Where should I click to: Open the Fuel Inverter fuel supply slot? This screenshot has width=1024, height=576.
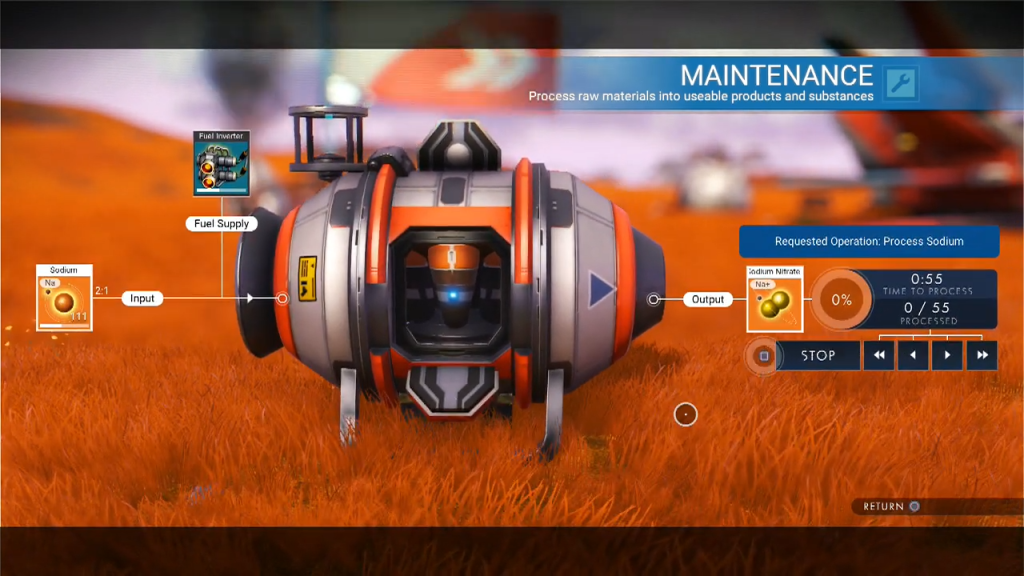coord(221,163)
